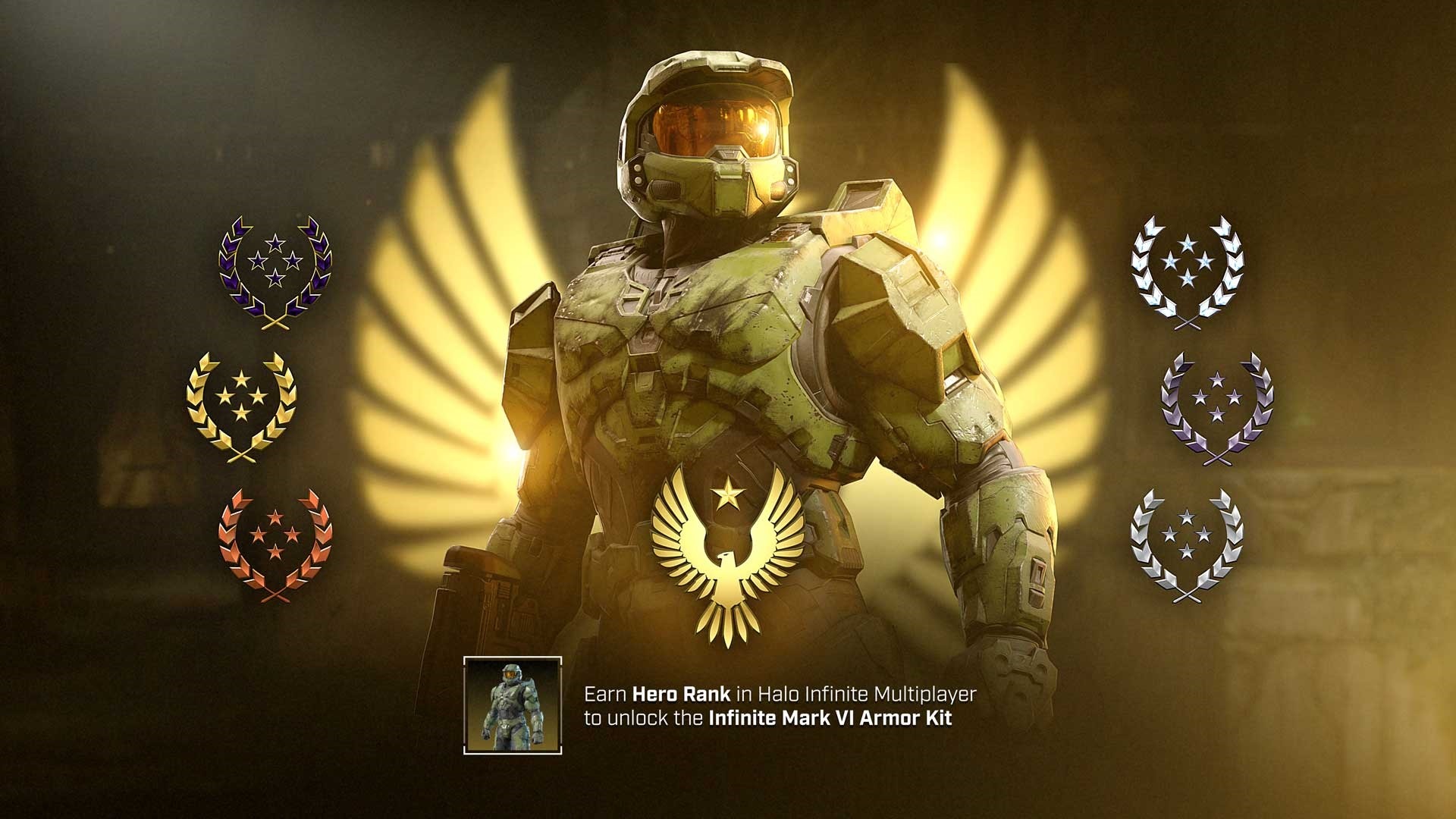Select the purple and gold laurel rank emblem

click(x=275, y=271)
